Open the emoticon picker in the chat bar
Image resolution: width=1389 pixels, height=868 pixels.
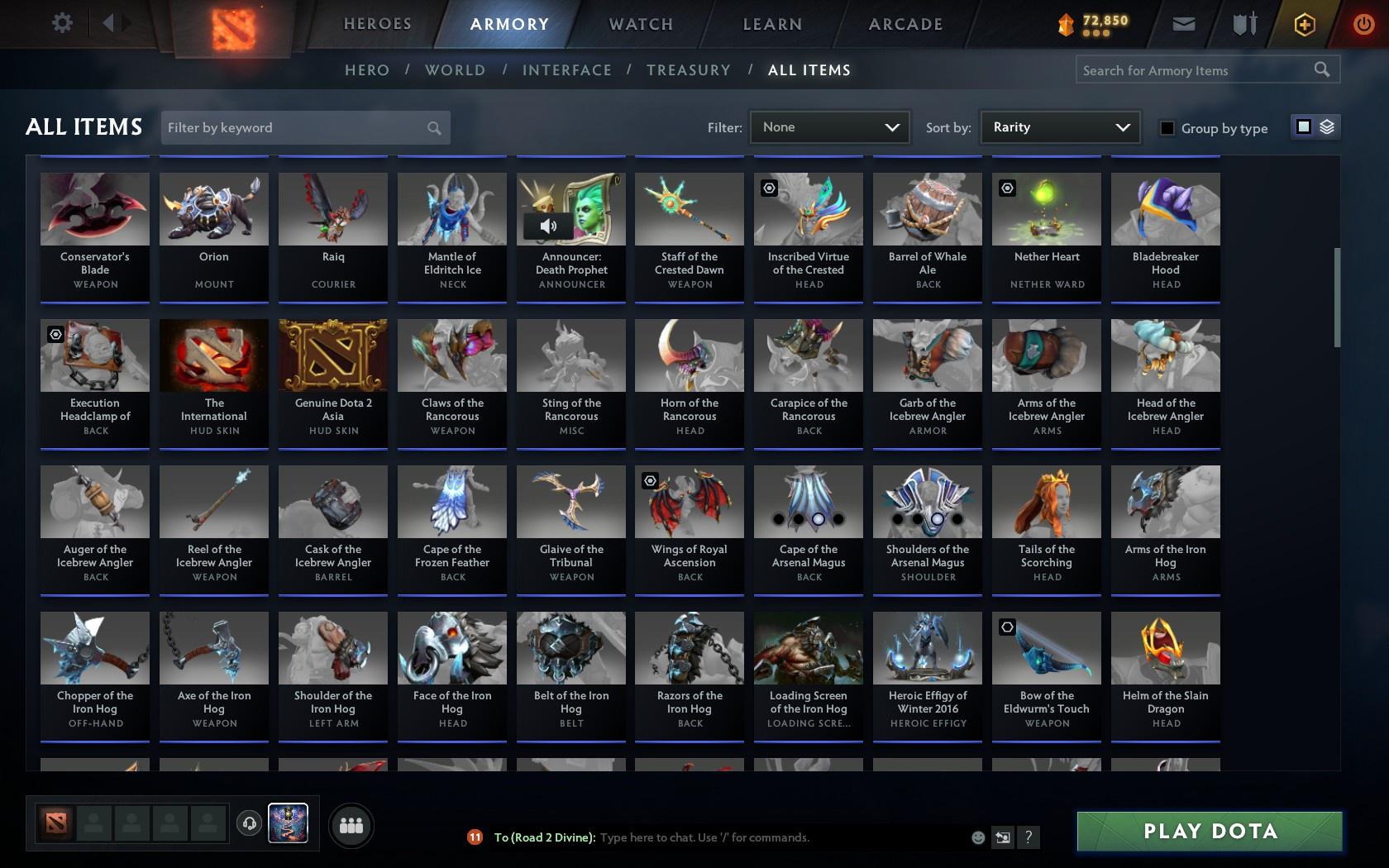[978, 837]
